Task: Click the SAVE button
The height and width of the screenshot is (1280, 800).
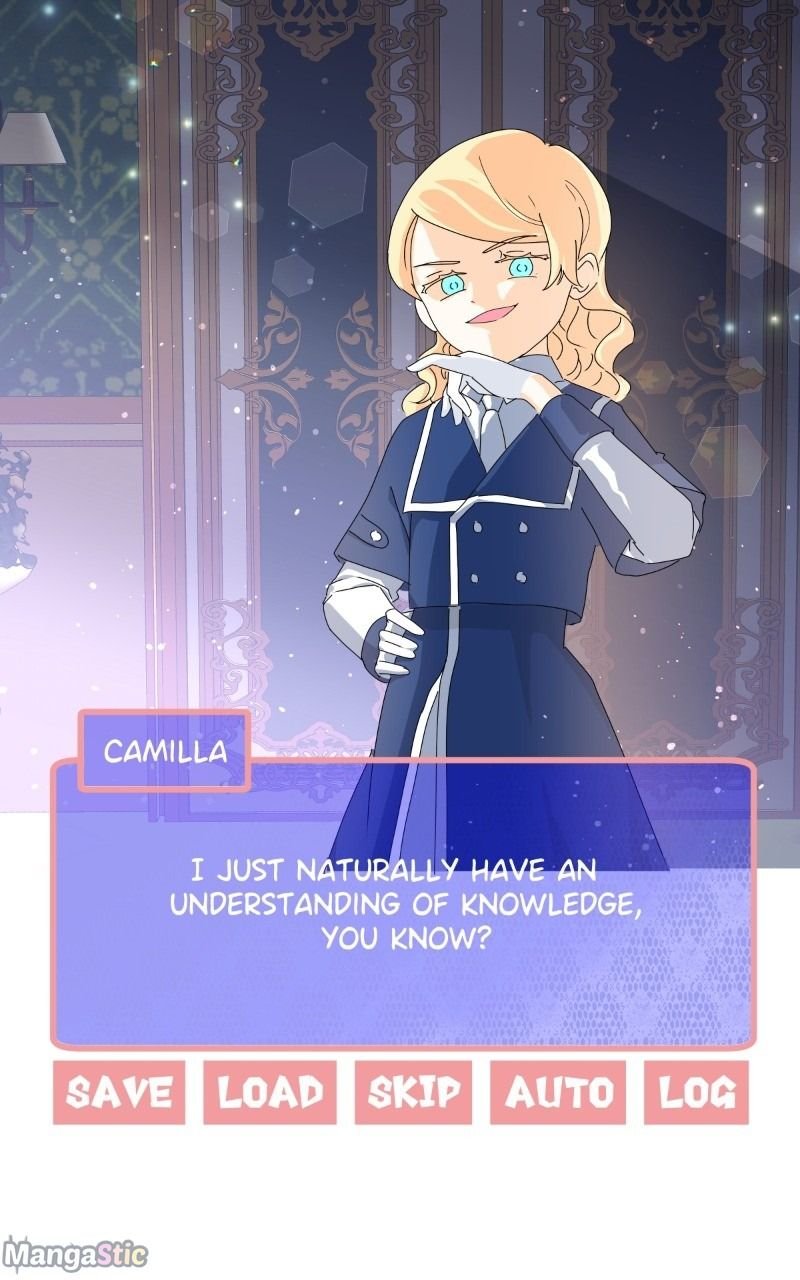Action: click(119, 1092)
